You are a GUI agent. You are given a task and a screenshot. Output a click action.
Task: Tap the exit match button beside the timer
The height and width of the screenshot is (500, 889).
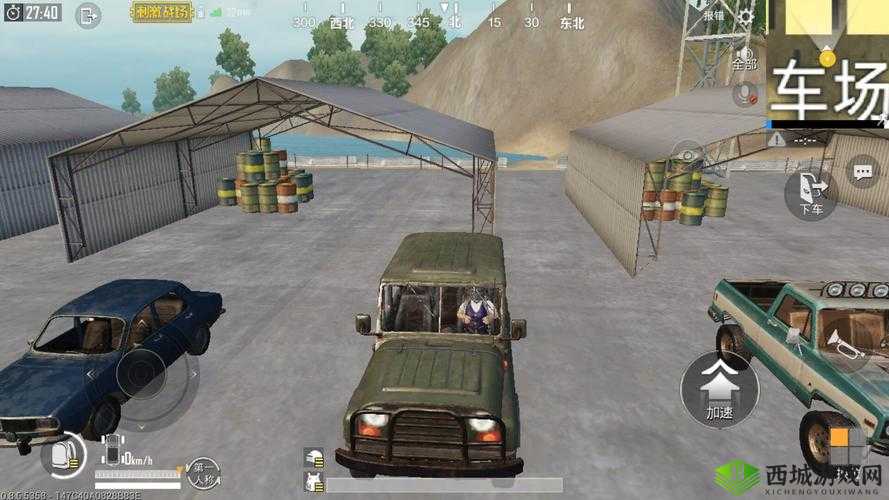tap(89, 14)
